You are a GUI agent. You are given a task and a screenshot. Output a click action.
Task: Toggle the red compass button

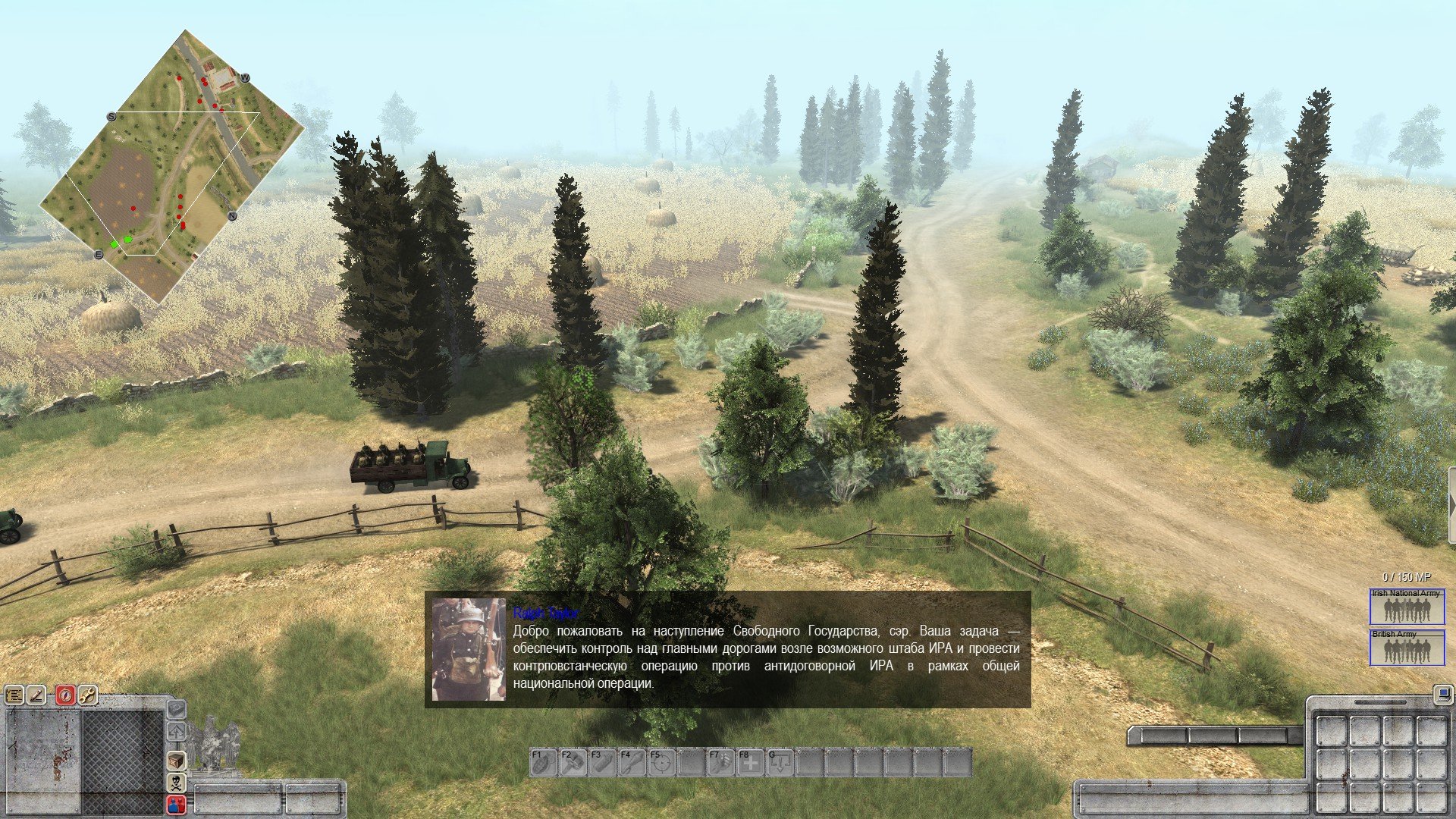(66, 695)
